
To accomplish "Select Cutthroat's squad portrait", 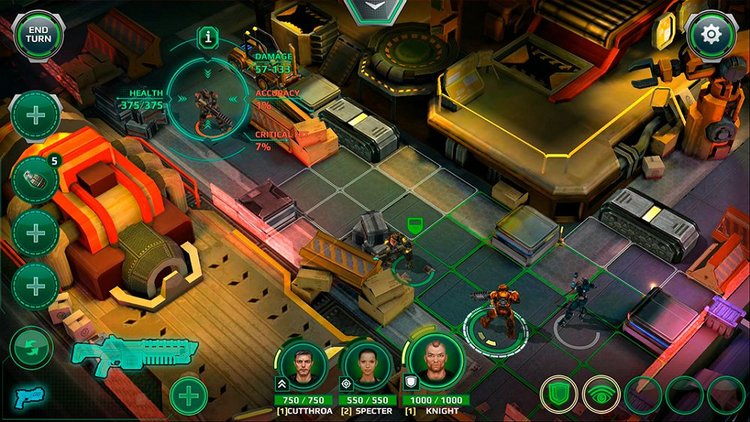I will click(303, 364).
